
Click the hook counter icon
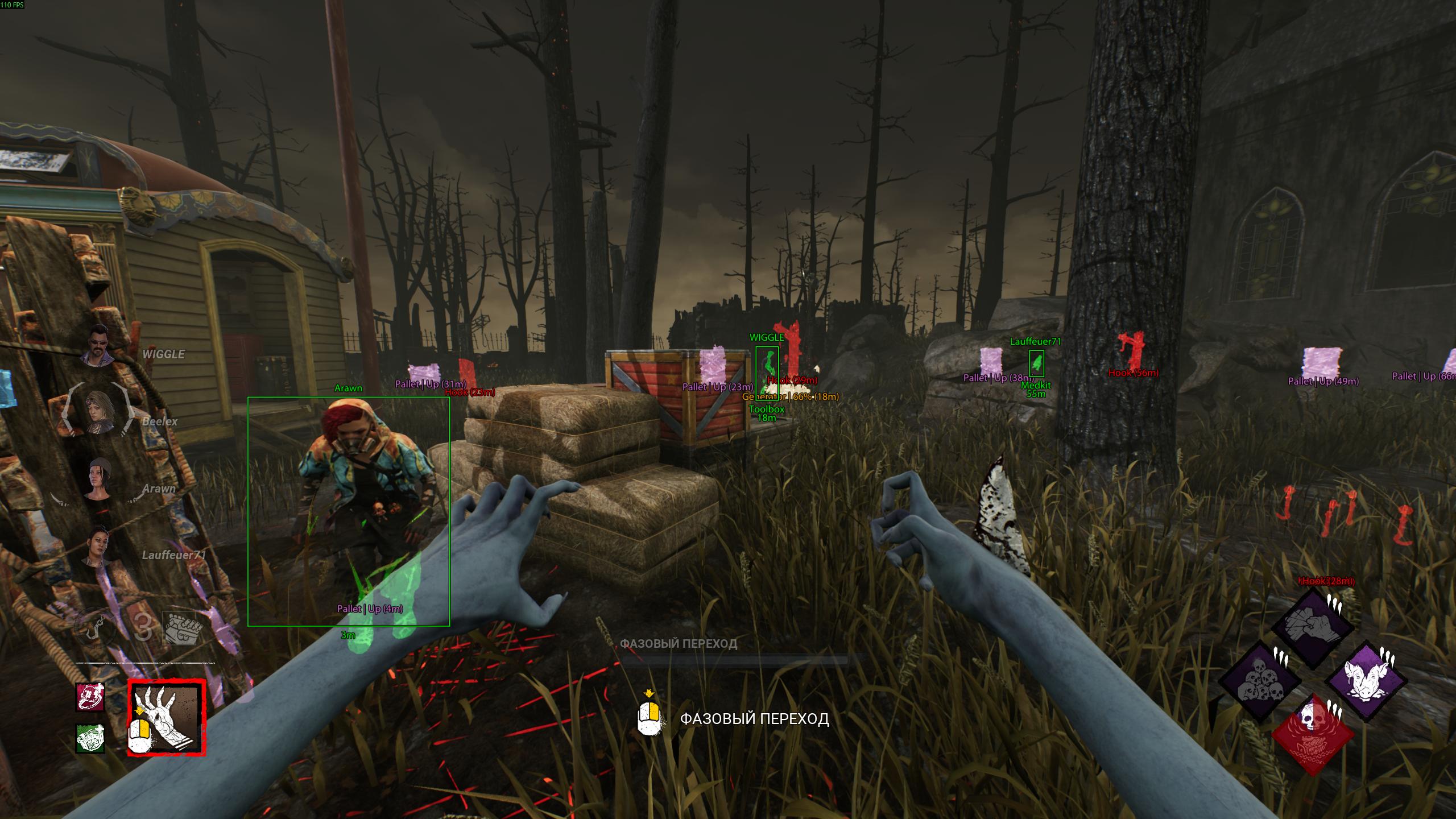(96, 627)
